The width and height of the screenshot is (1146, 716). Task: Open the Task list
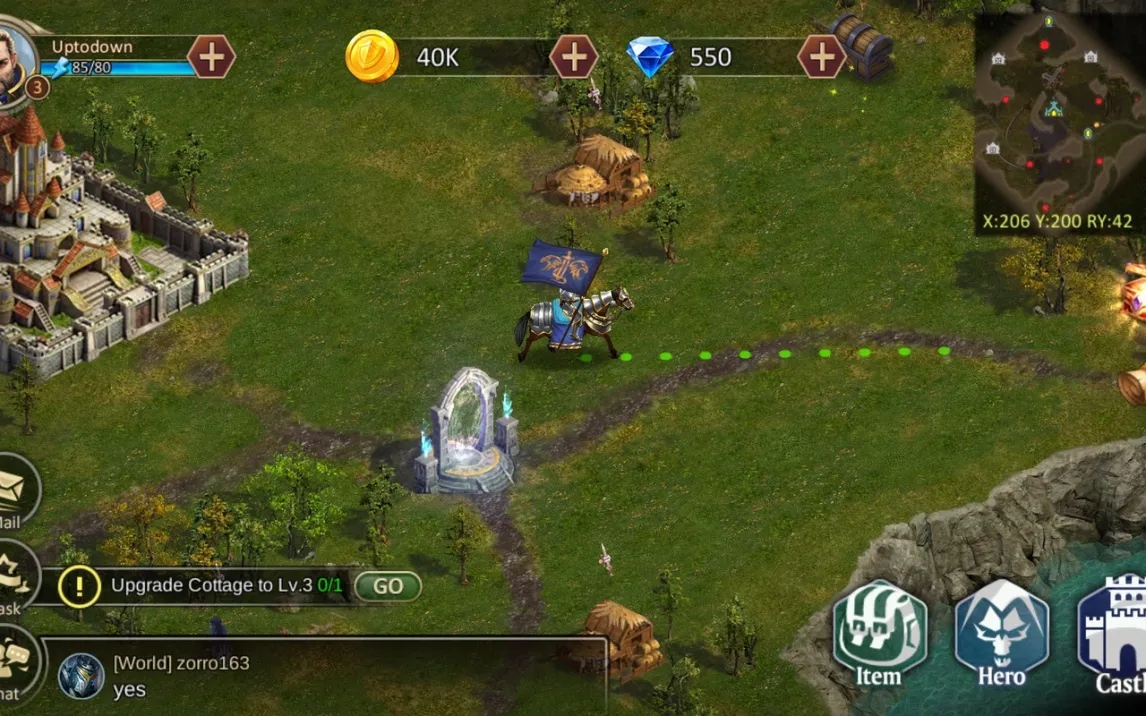(14, 580)
